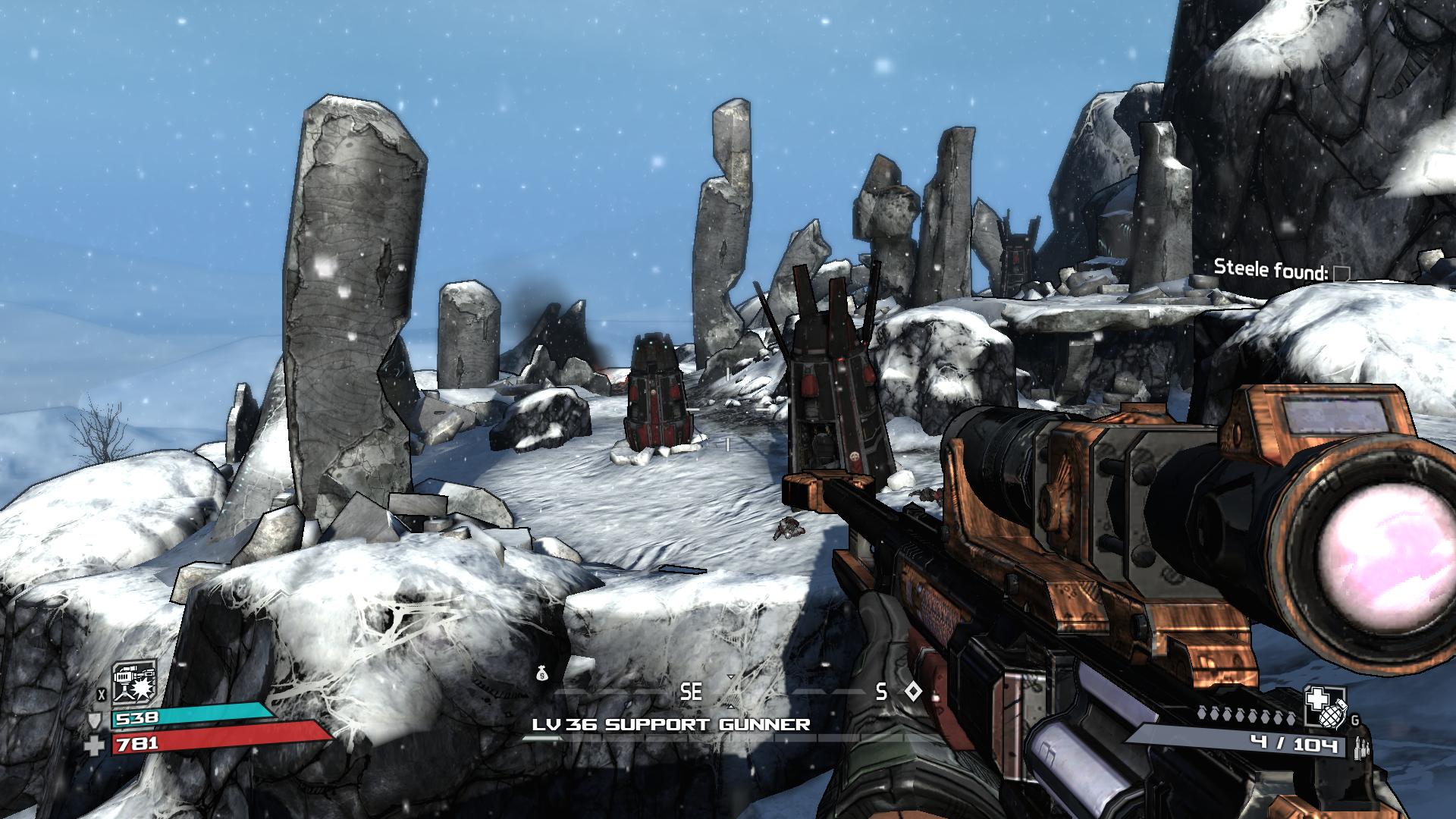This screenshot has height=819, width=1456.
Task: Activate the Scorpio turret action skill icon
Action: (x=134, y=682)
